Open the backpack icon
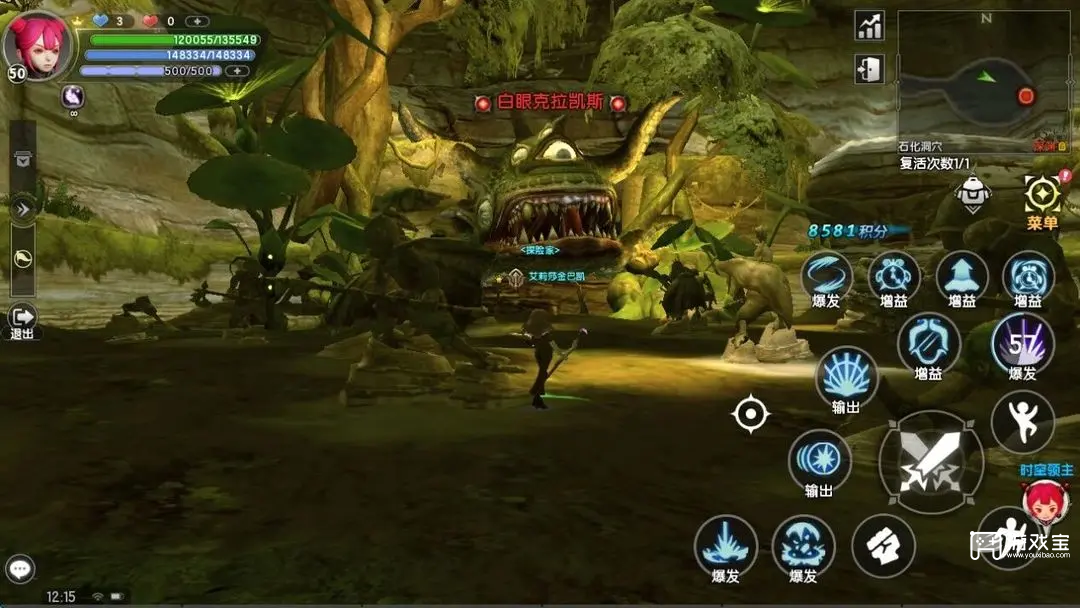1080x608 pixels. coord(973,194)
